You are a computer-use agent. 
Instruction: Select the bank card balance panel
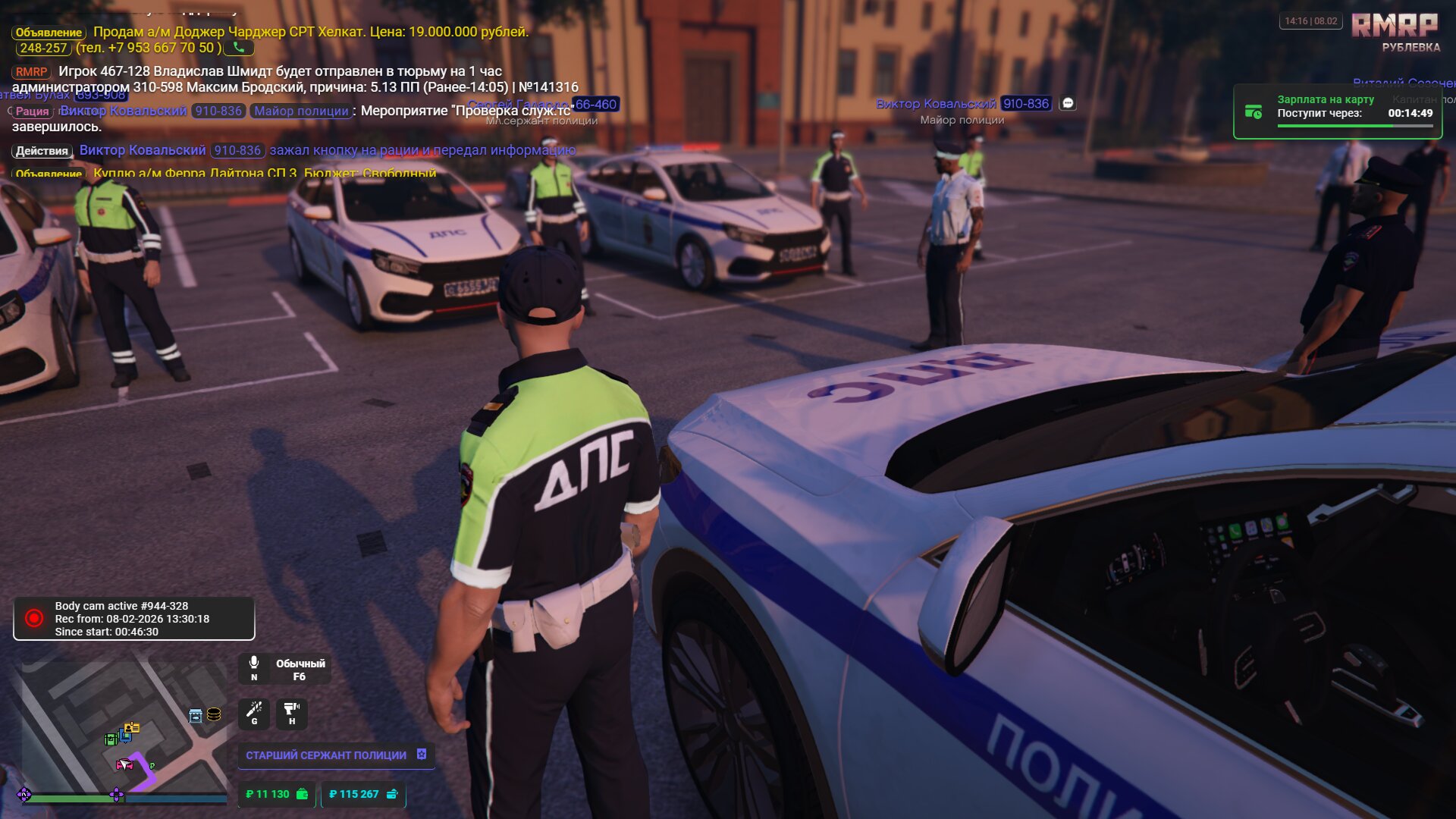[x=363, y=794]
